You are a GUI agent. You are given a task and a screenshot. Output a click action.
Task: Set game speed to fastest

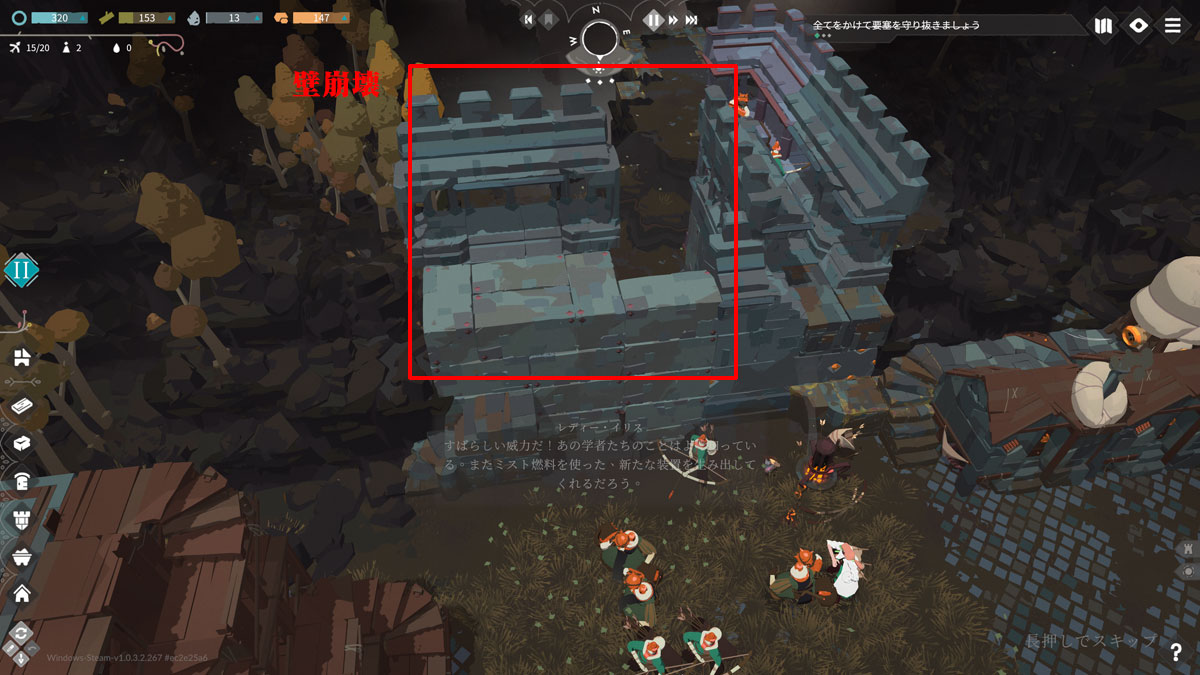coord(692,19)
